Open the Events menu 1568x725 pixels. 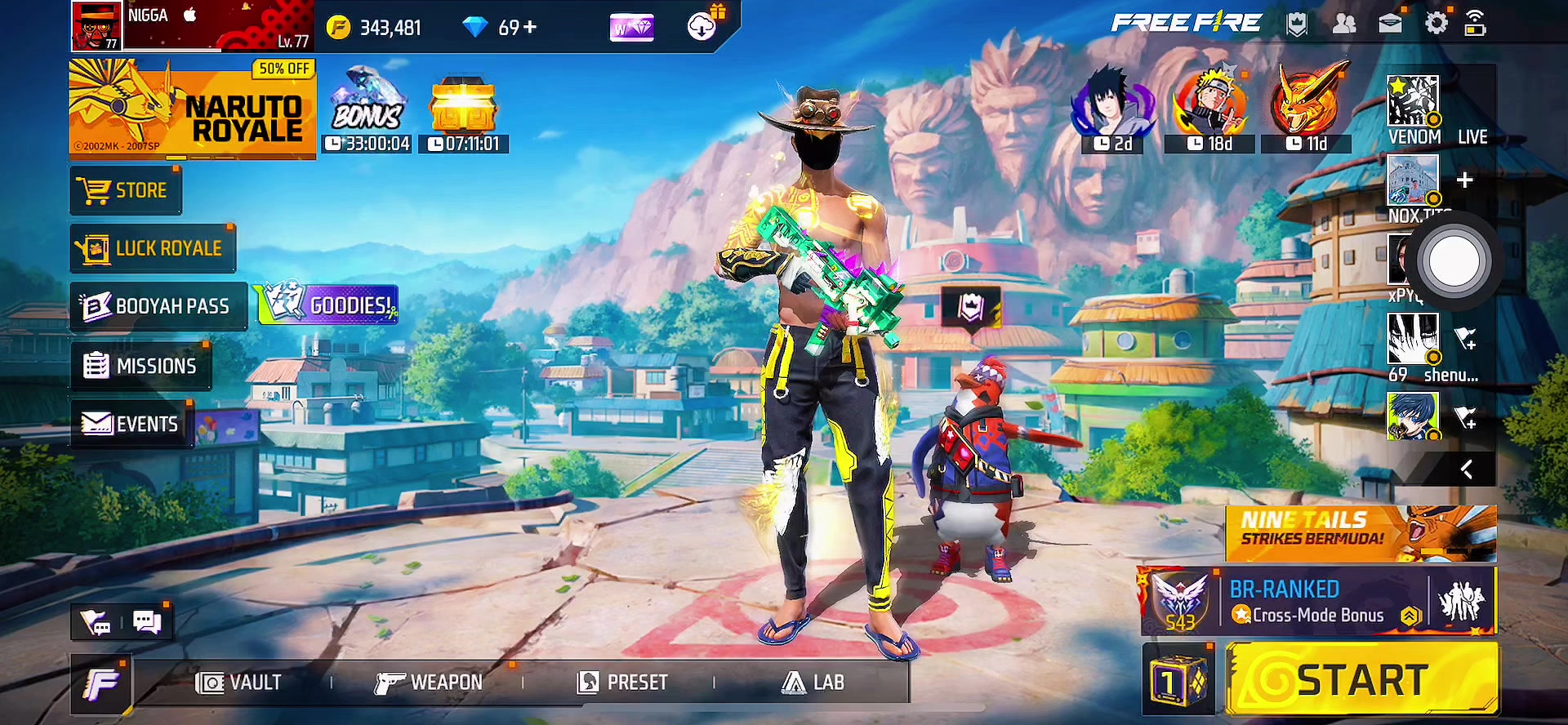[131, 424]
